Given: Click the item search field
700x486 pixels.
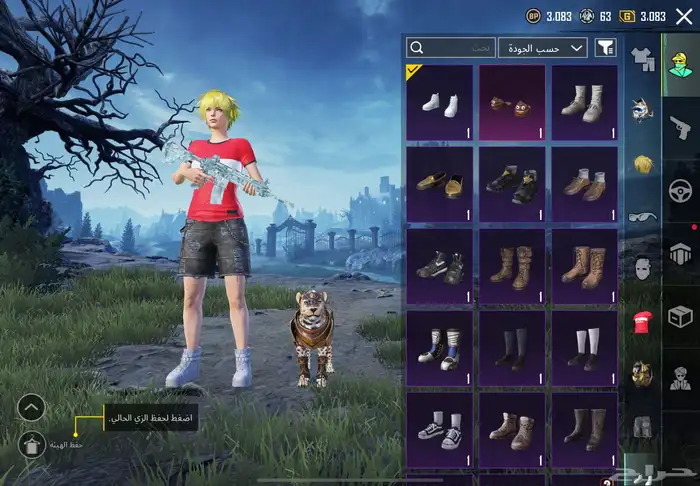Looking at the screenshot, I should [x=451, y=47].
